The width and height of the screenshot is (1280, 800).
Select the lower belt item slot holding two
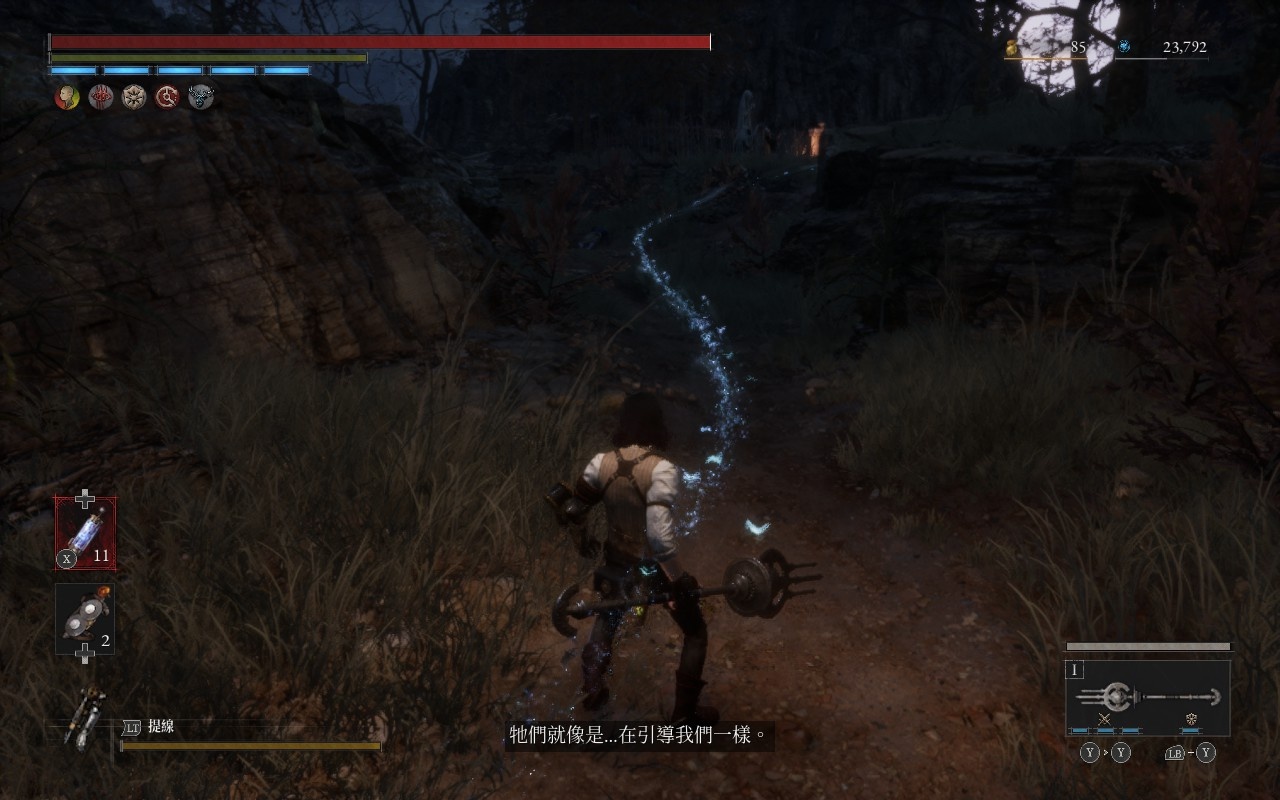point(85,619)
